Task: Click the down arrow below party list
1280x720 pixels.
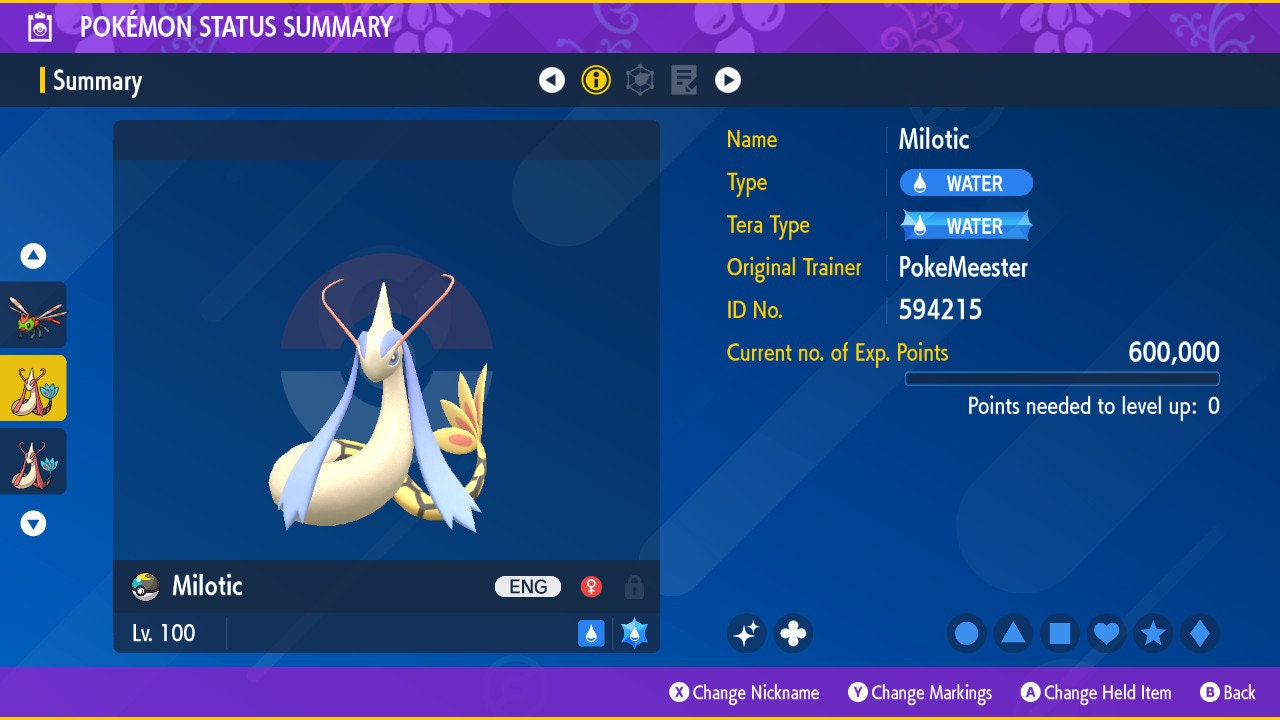Action: point(33,523)
